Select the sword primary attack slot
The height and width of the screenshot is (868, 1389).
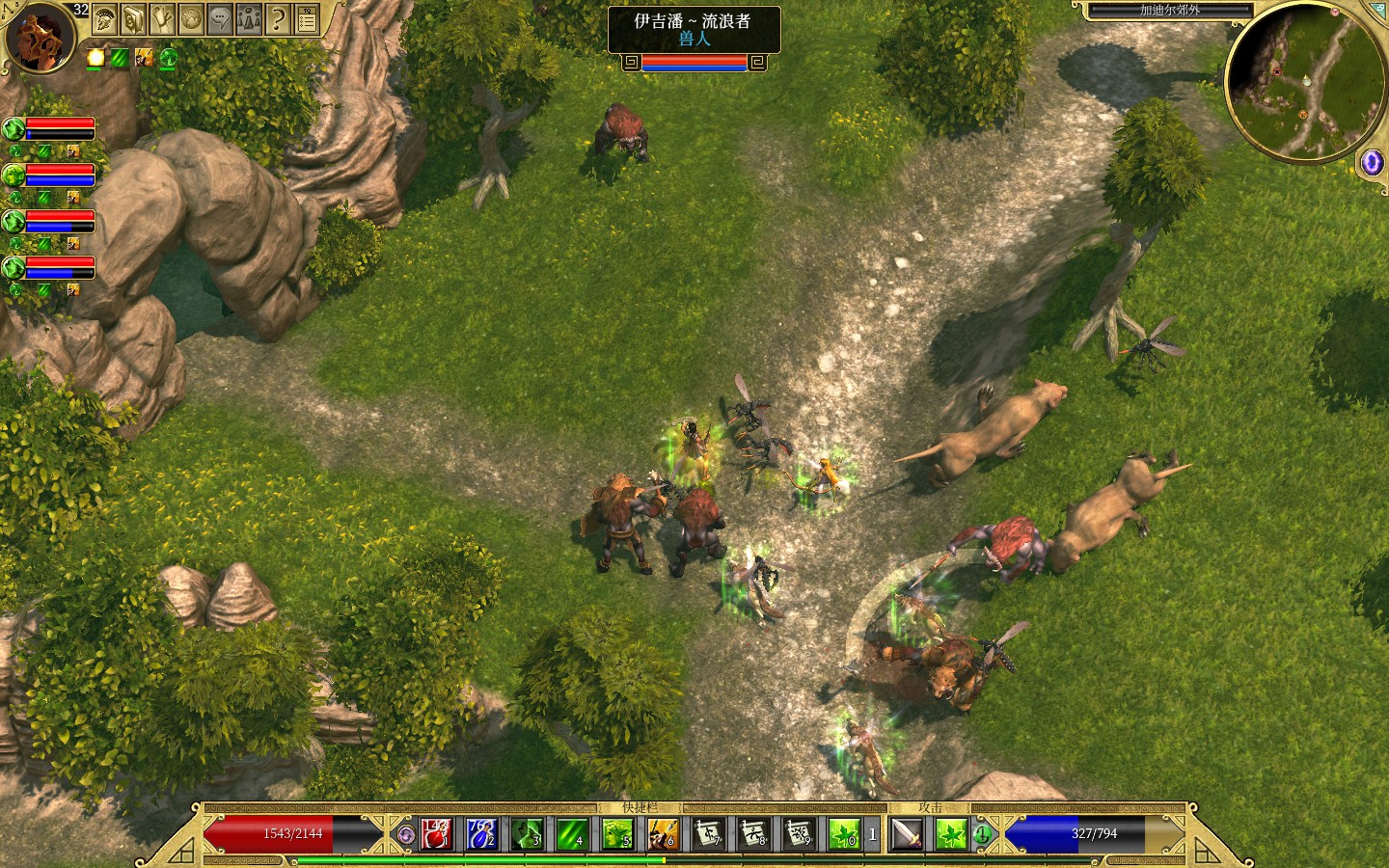click(x=907, y=833)
